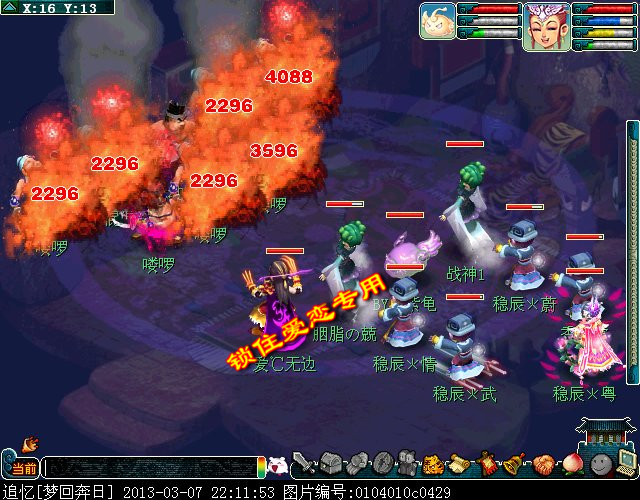The width and height of the screenshot is (640, 500).
Task: Open the computer system menu icon
Action: pyautogui.click(x=626, y=463)
